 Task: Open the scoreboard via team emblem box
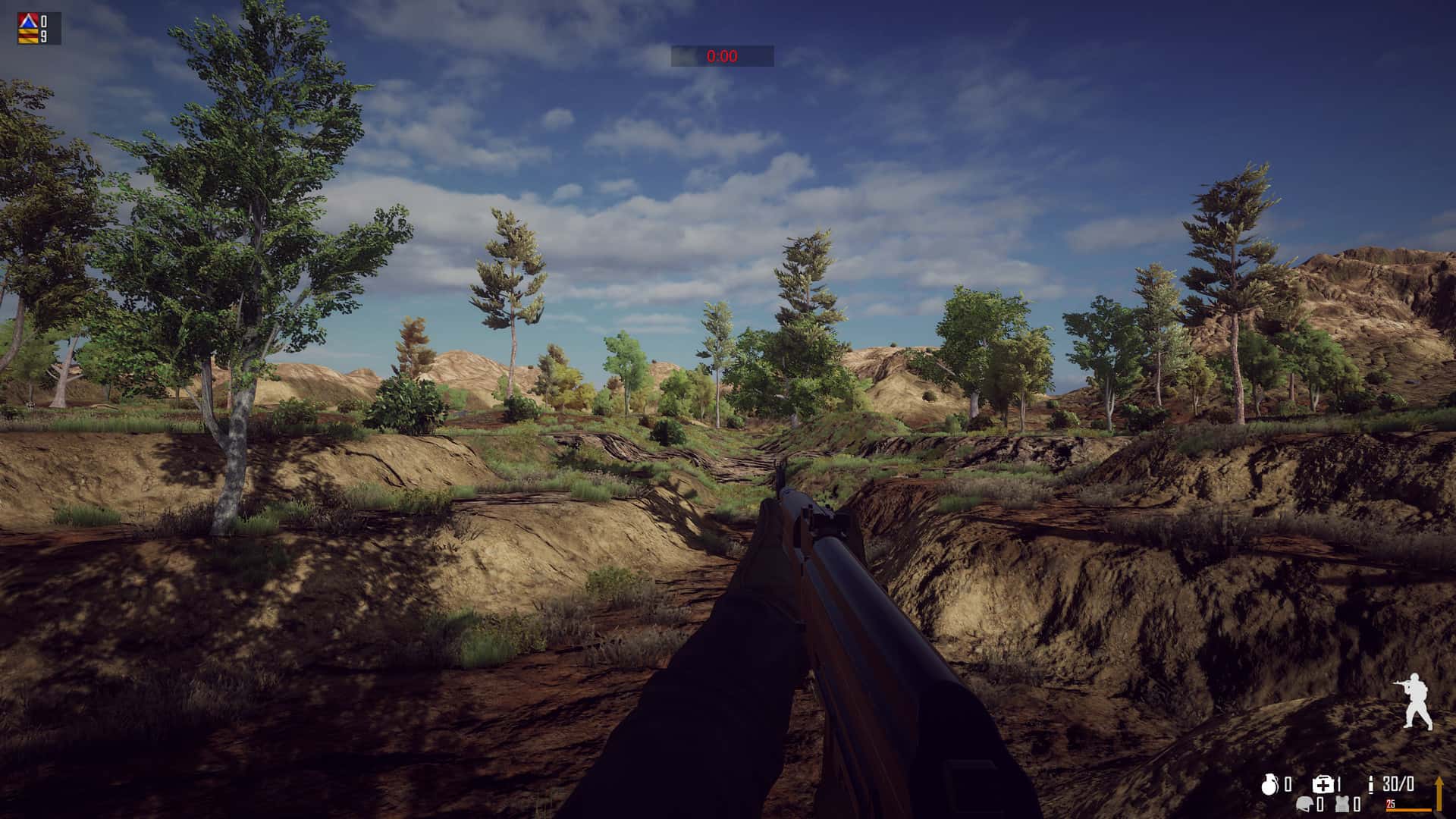pyautogui.click(x=27, y=28)
